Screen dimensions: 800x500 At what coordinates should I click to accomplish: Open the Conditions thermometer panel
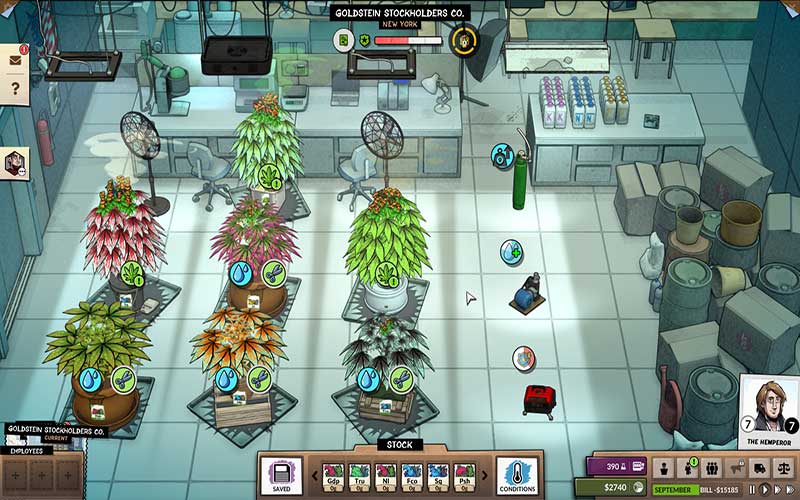[x=517, y=474]
